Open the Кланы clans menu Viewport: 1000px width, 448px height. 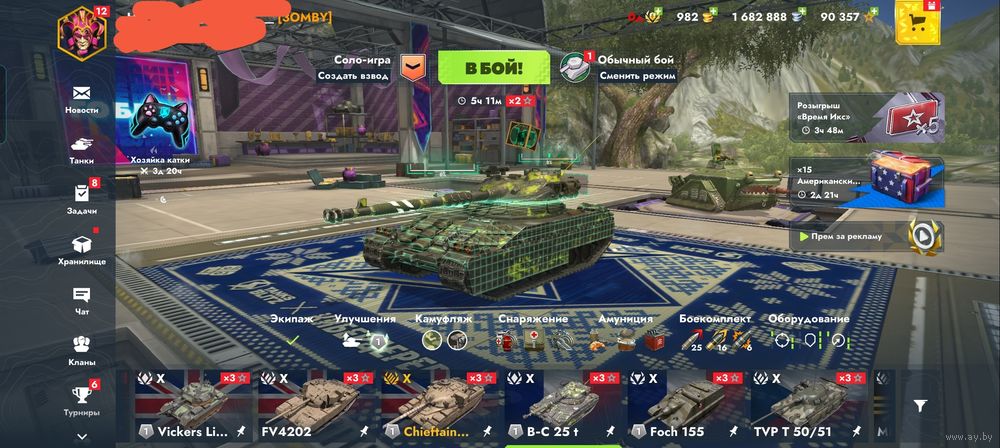pos(82,349)
